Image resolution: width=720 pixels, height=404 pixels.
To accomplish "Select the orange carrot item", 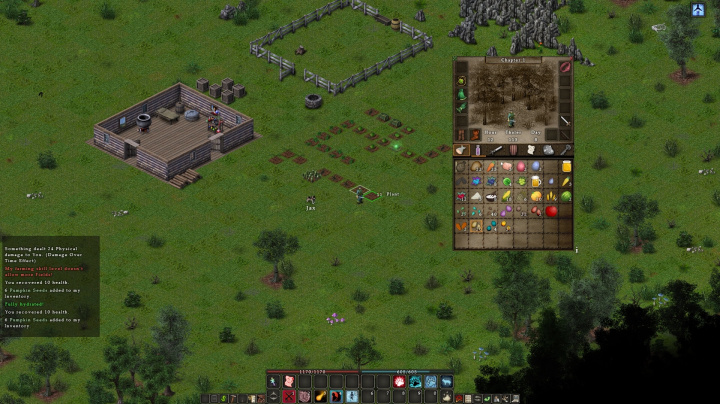I will click(491, 167).
